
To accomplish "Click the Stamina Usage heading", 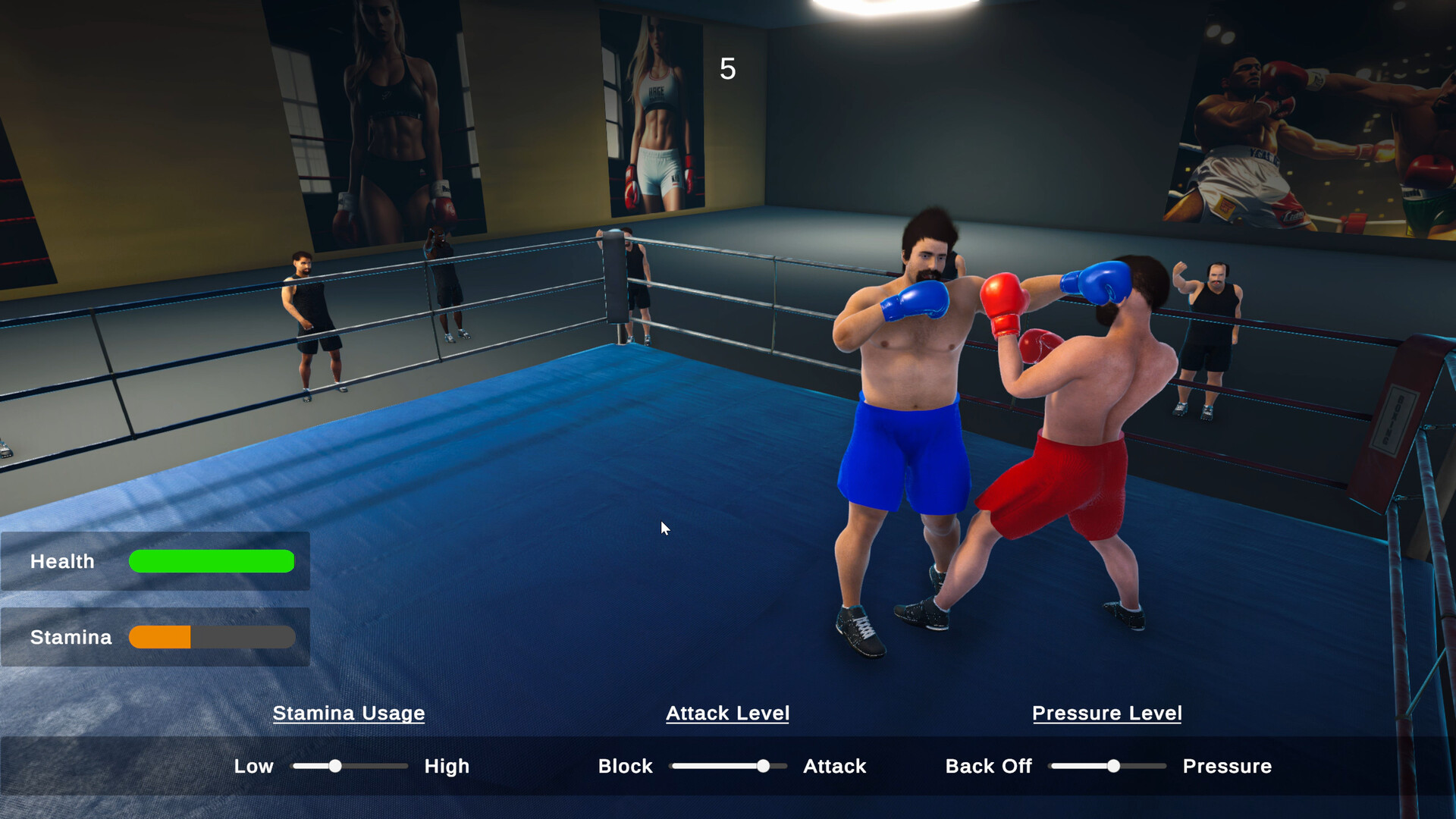I will [349, 713].
